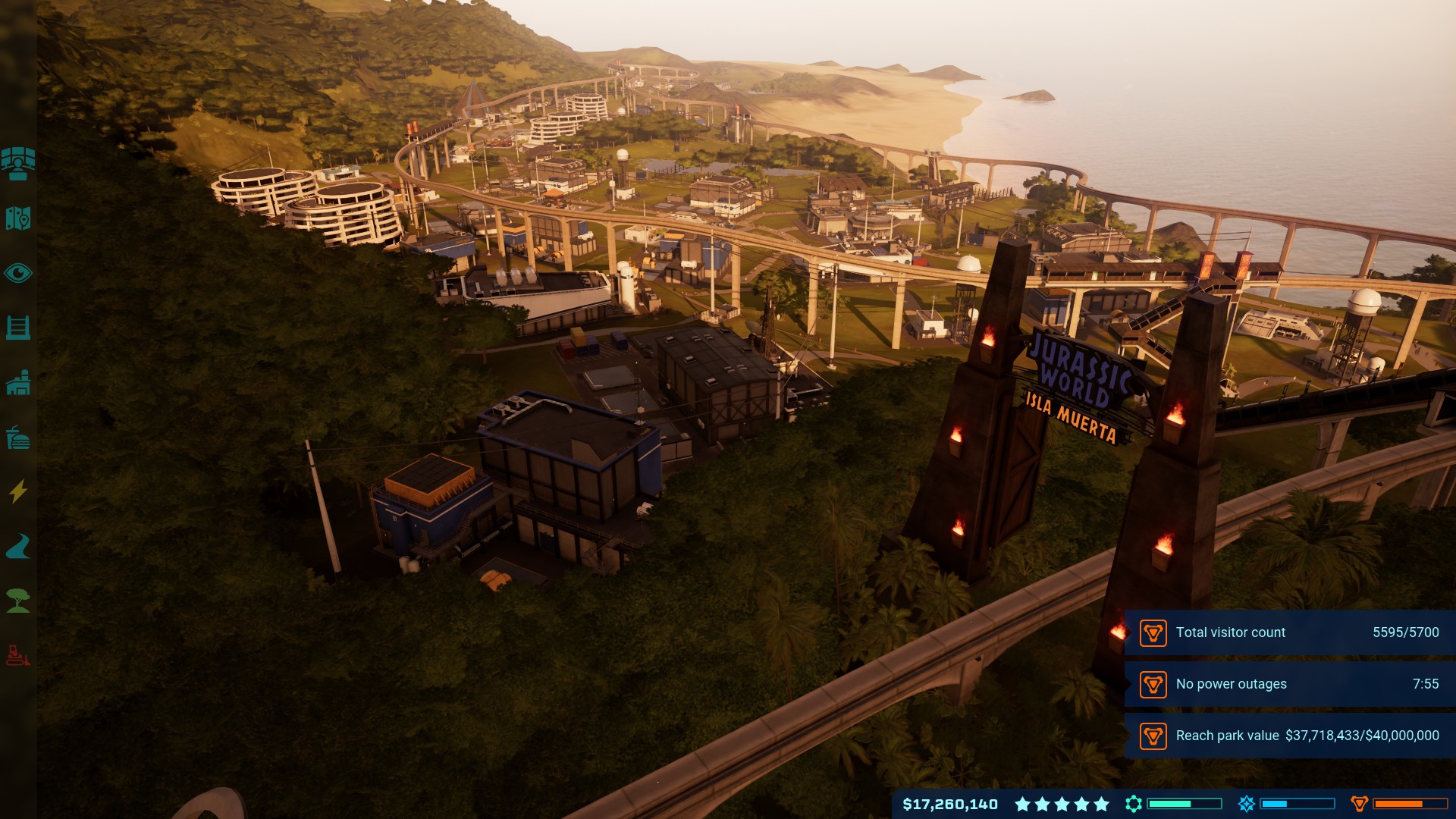Open the five-star island rating
This screenshot has width=1456, height=819.
tap(1062, 804)
